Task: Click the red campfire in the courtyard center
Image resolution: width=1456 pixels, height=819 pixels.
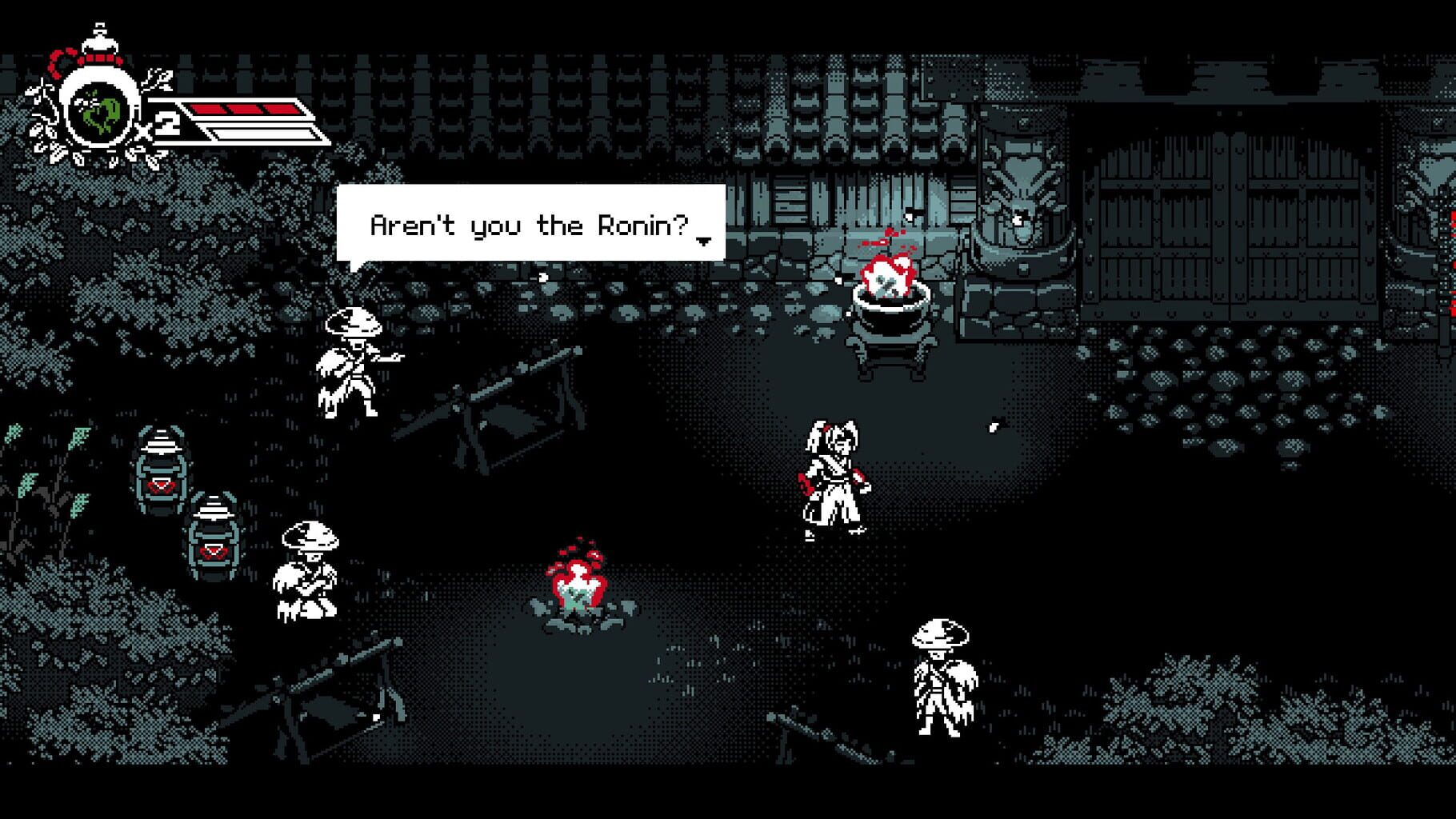Action: coord(578,584)
